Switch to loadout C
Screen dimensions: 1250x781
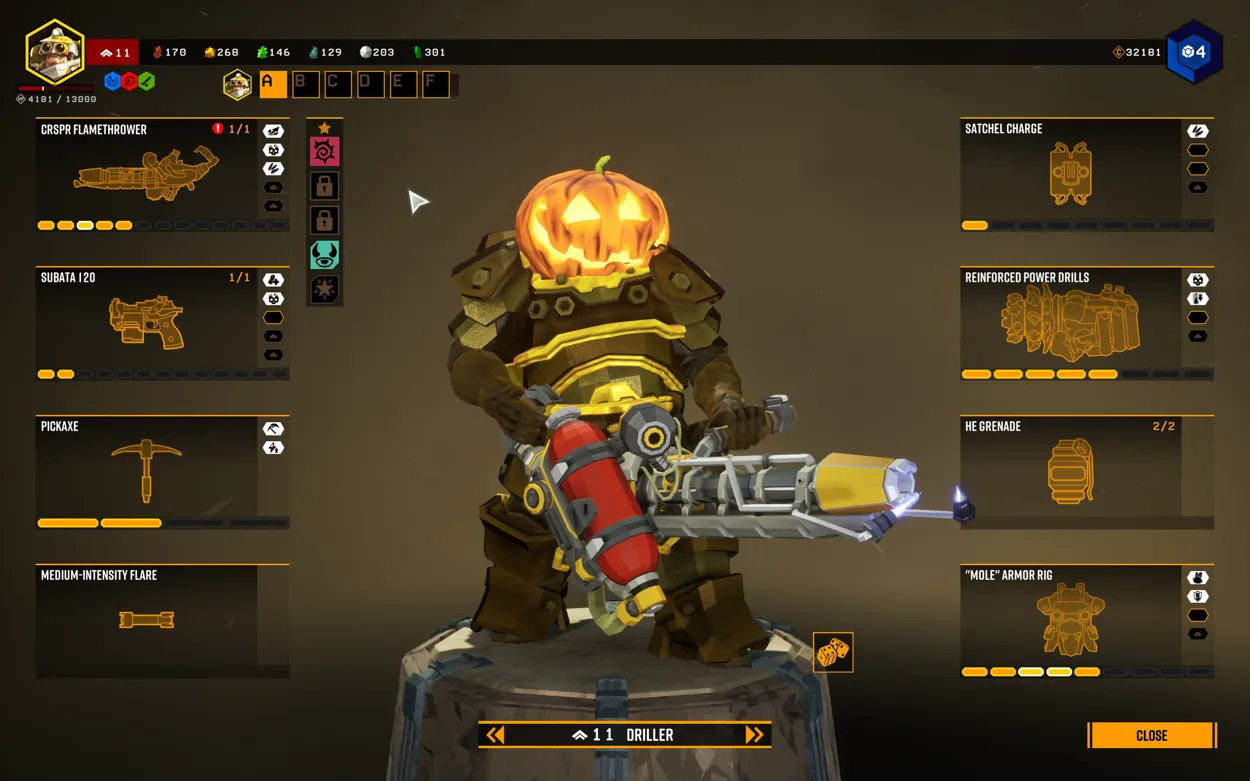(338, 84)
